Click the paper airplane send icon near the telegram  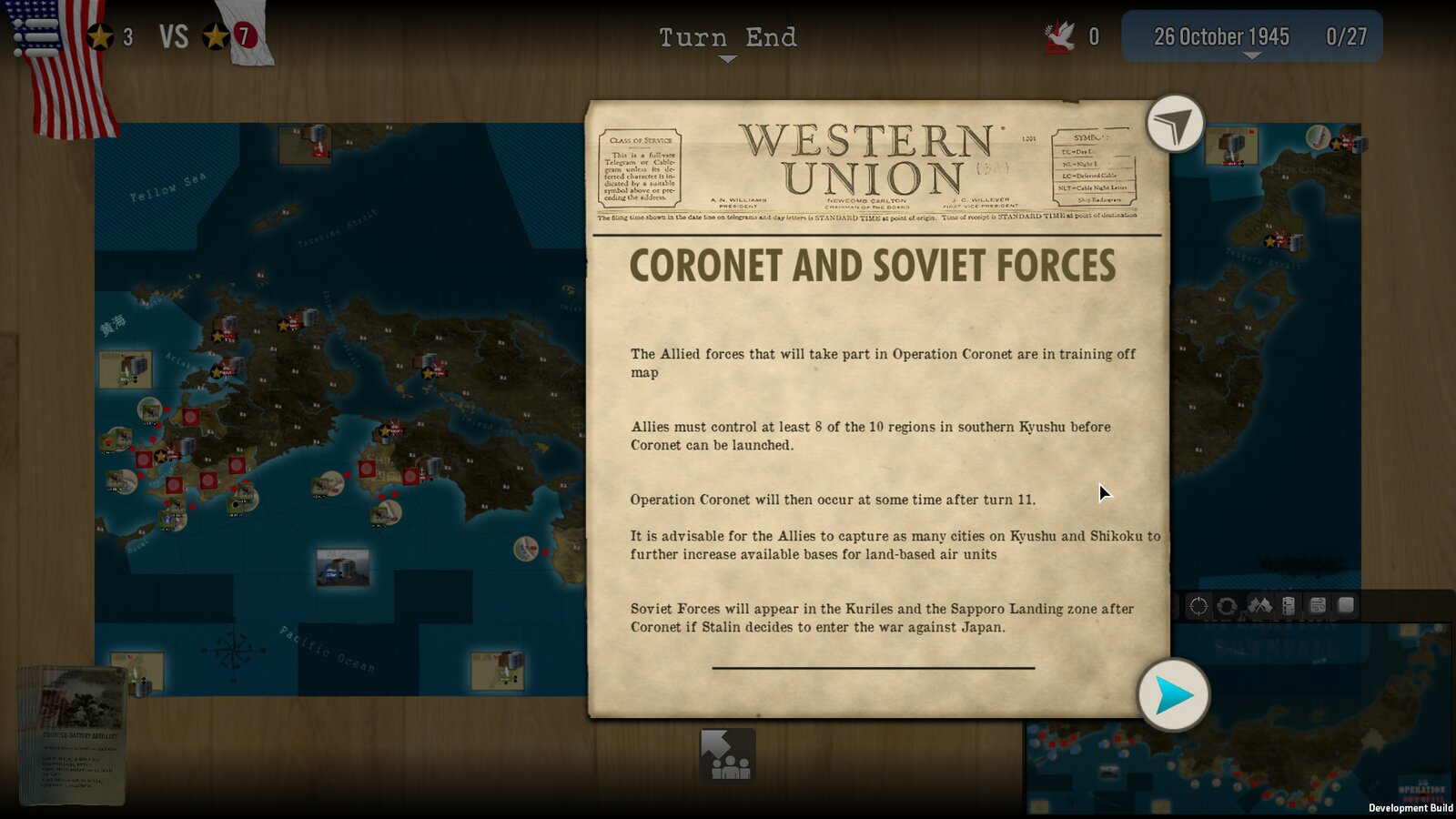[x=1176, y=123]
